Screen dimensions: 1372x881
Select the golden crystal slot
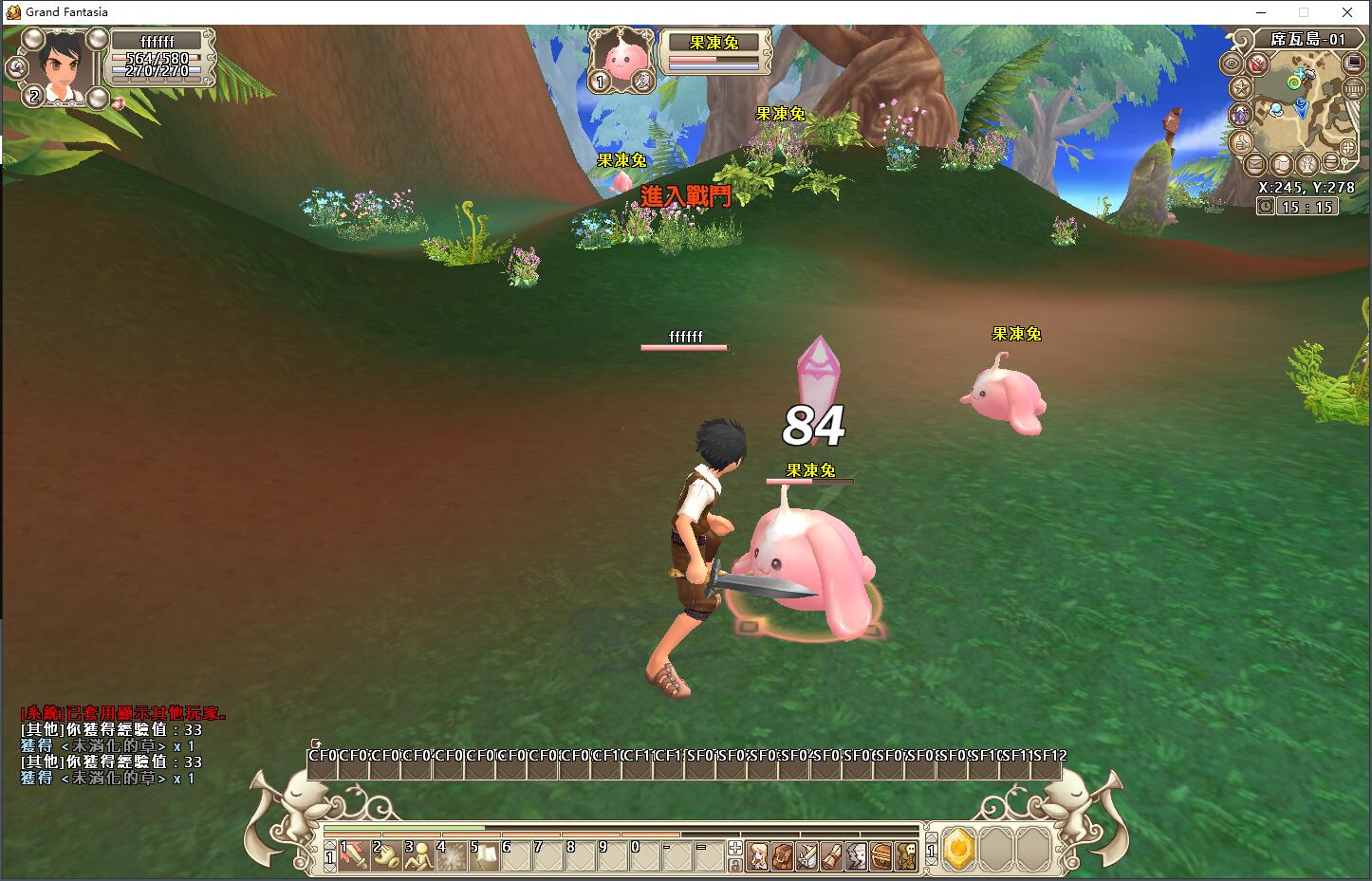click(960, 848)
